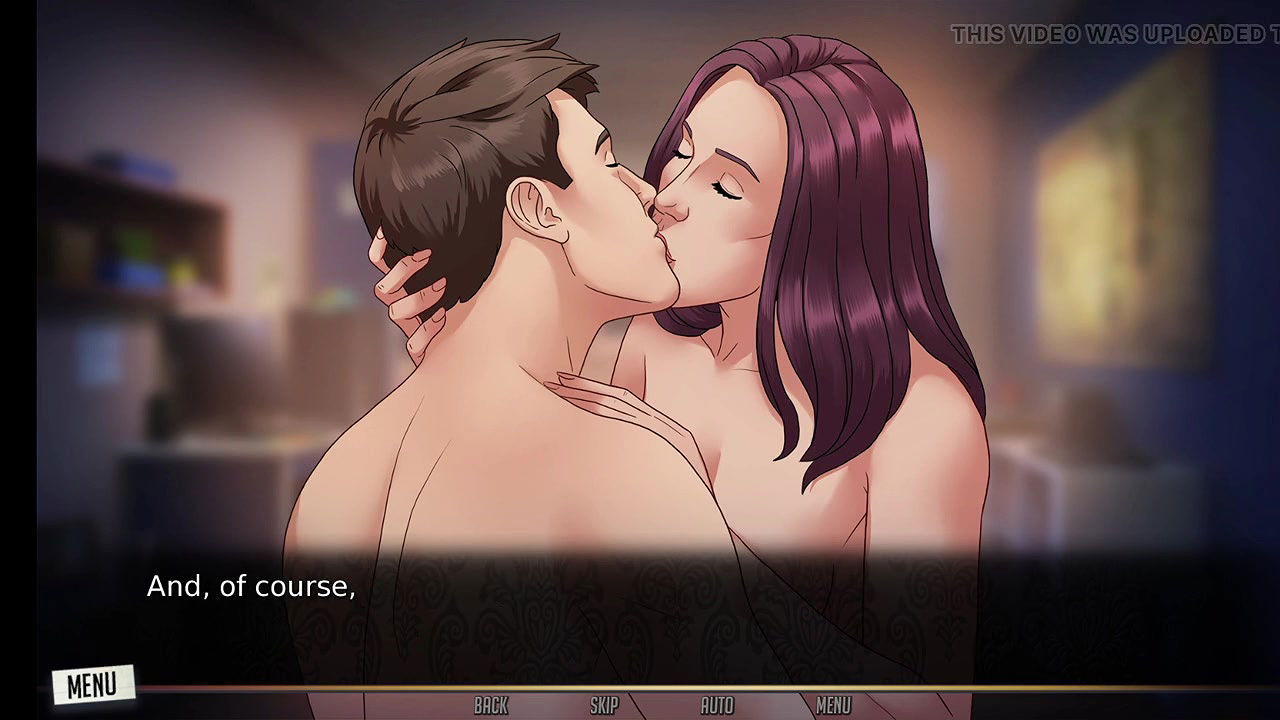Go back with the BACK button
The width and height of the screenshot is (1280, 720).
491,706
